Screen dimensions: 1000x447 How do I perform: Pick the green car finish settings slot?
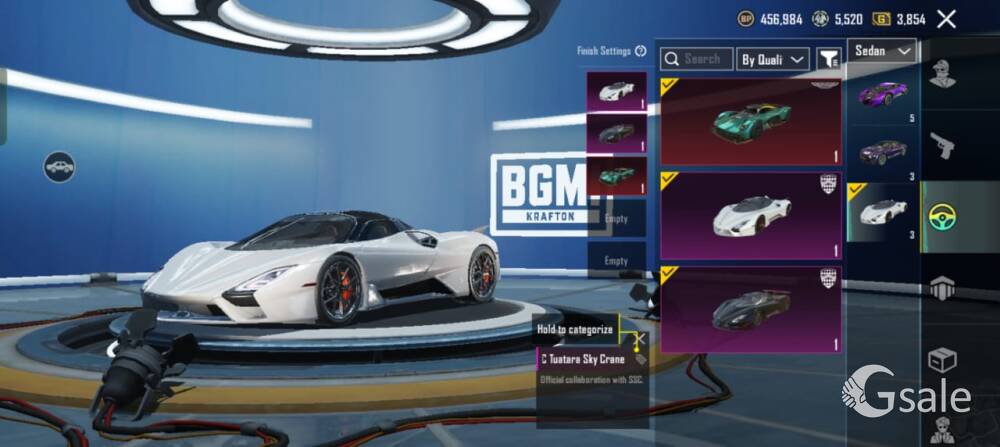616,175
